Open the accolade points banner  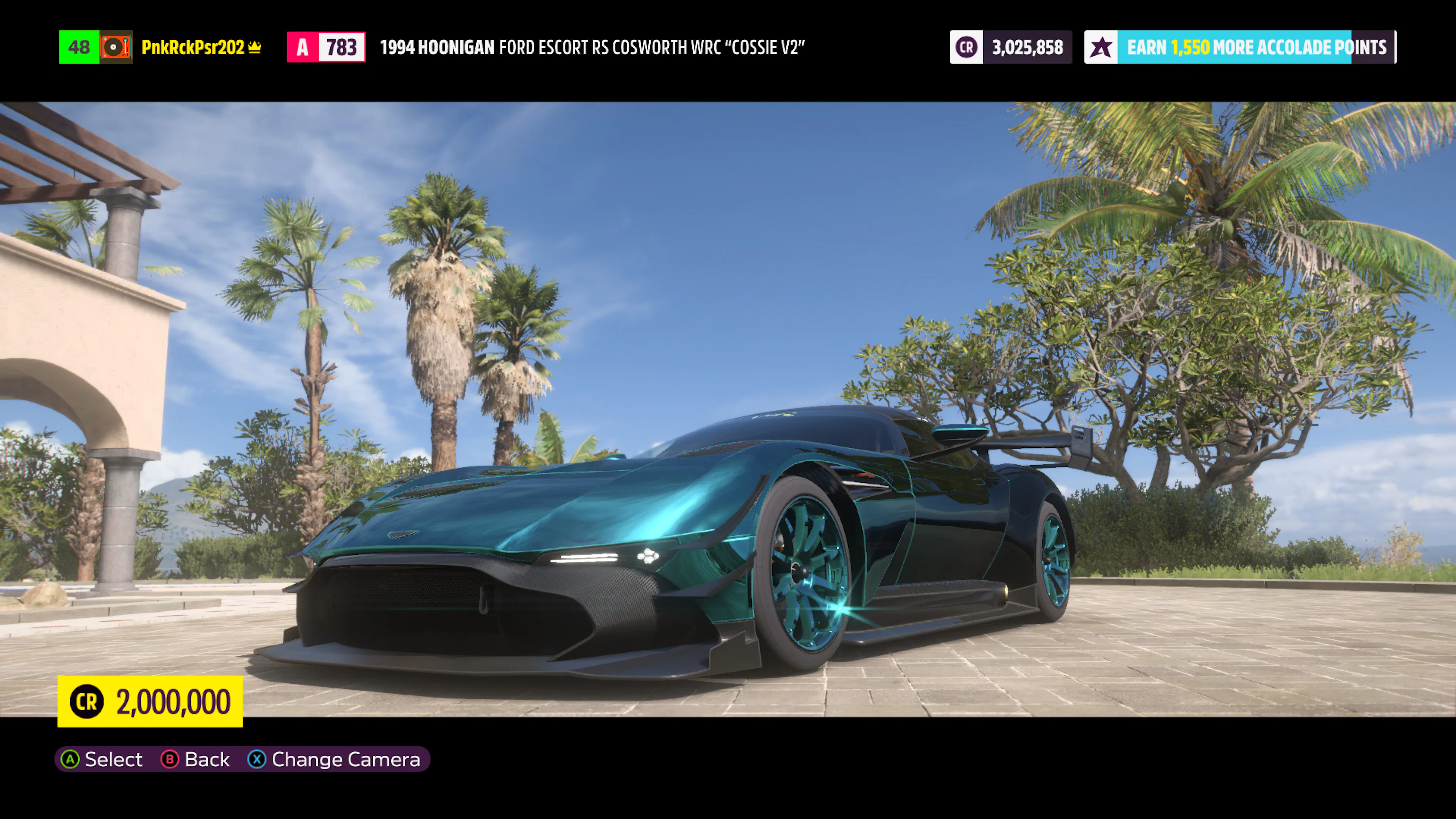point(1240,47)
